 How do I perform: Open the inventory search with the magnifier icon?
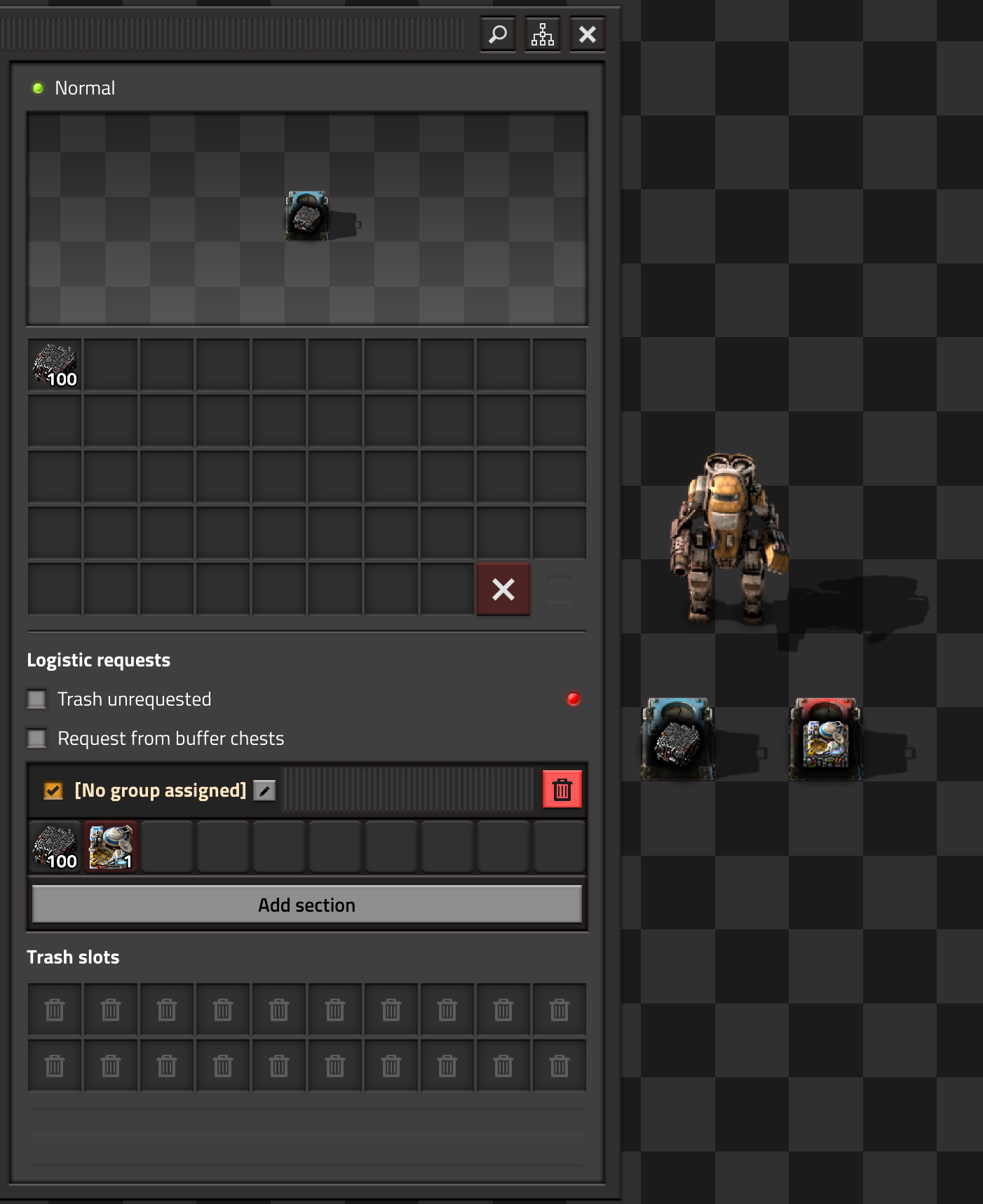tap(498, 34)
